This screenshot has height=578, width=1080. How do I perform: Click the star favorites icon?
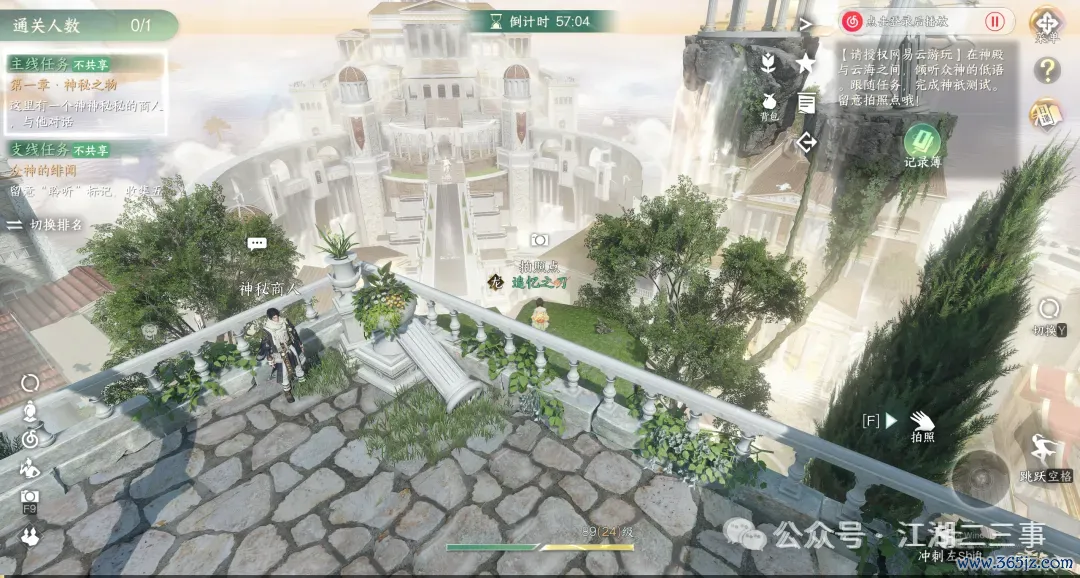coord(806,63)
